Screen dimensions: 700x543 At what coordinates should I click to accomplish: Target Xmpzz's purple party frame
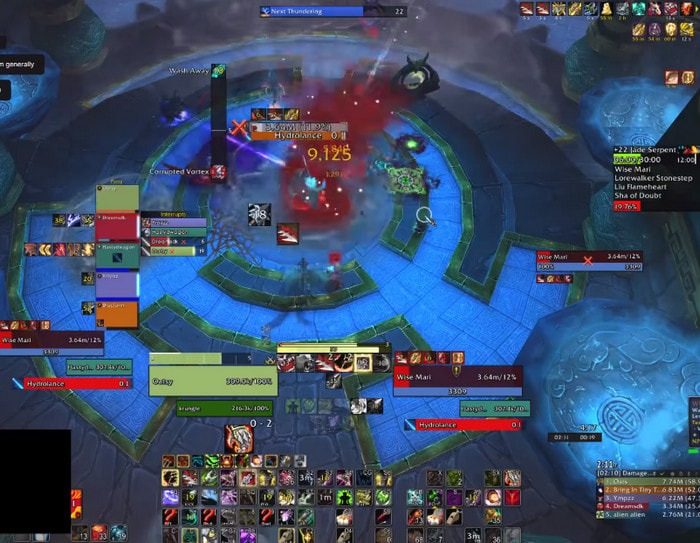click(x=117, y=282)
